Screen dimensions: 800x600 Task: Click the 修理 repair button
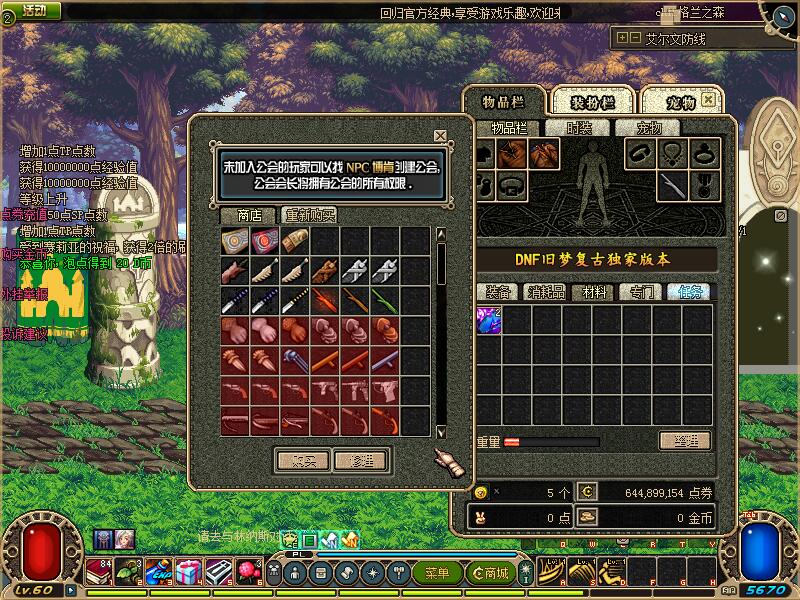[361, 460]
